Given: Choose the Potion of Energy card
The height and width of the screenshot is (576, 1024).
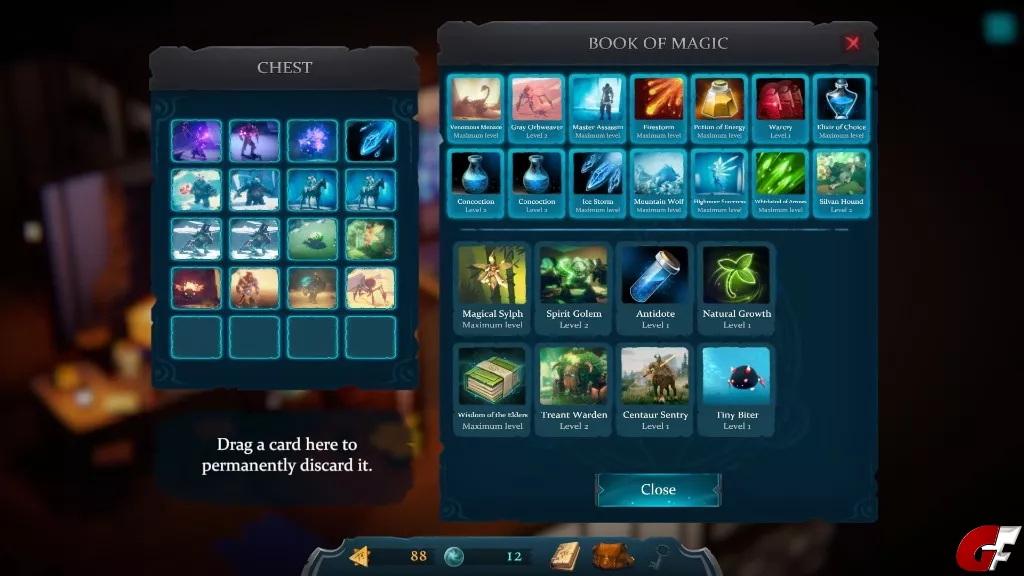Looking at the screenshot, I should point(720,107).
